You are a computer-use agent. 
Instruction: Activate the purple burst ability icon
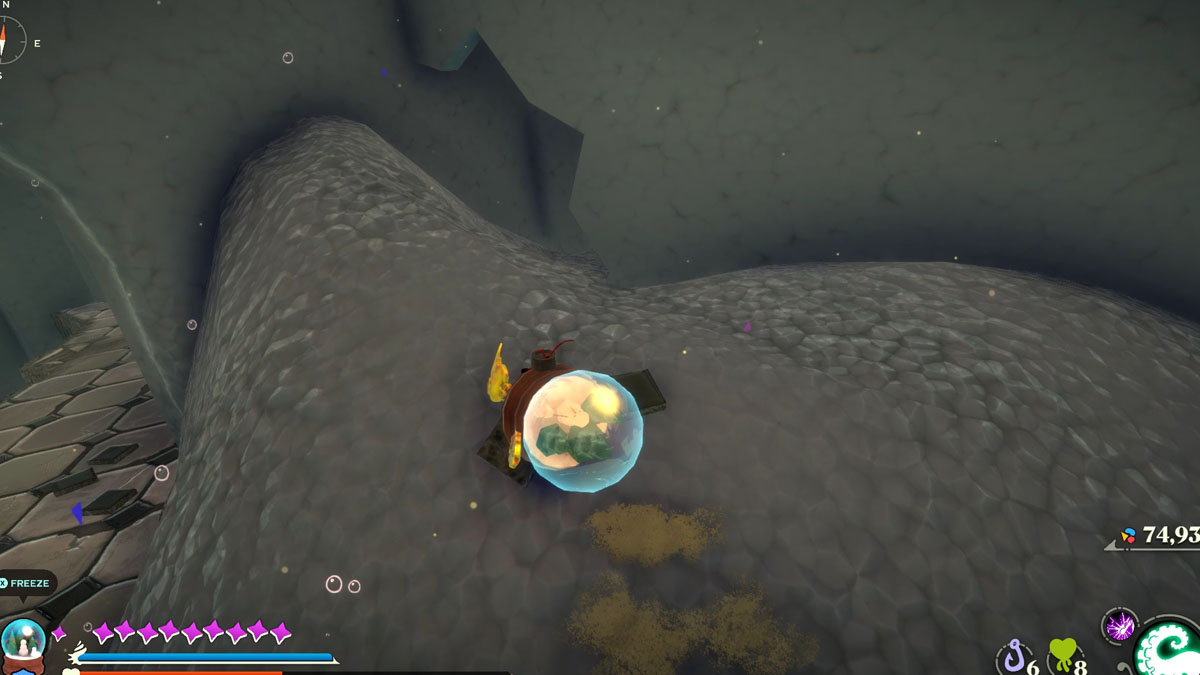pyautogui.click(x=1119, y=627)
